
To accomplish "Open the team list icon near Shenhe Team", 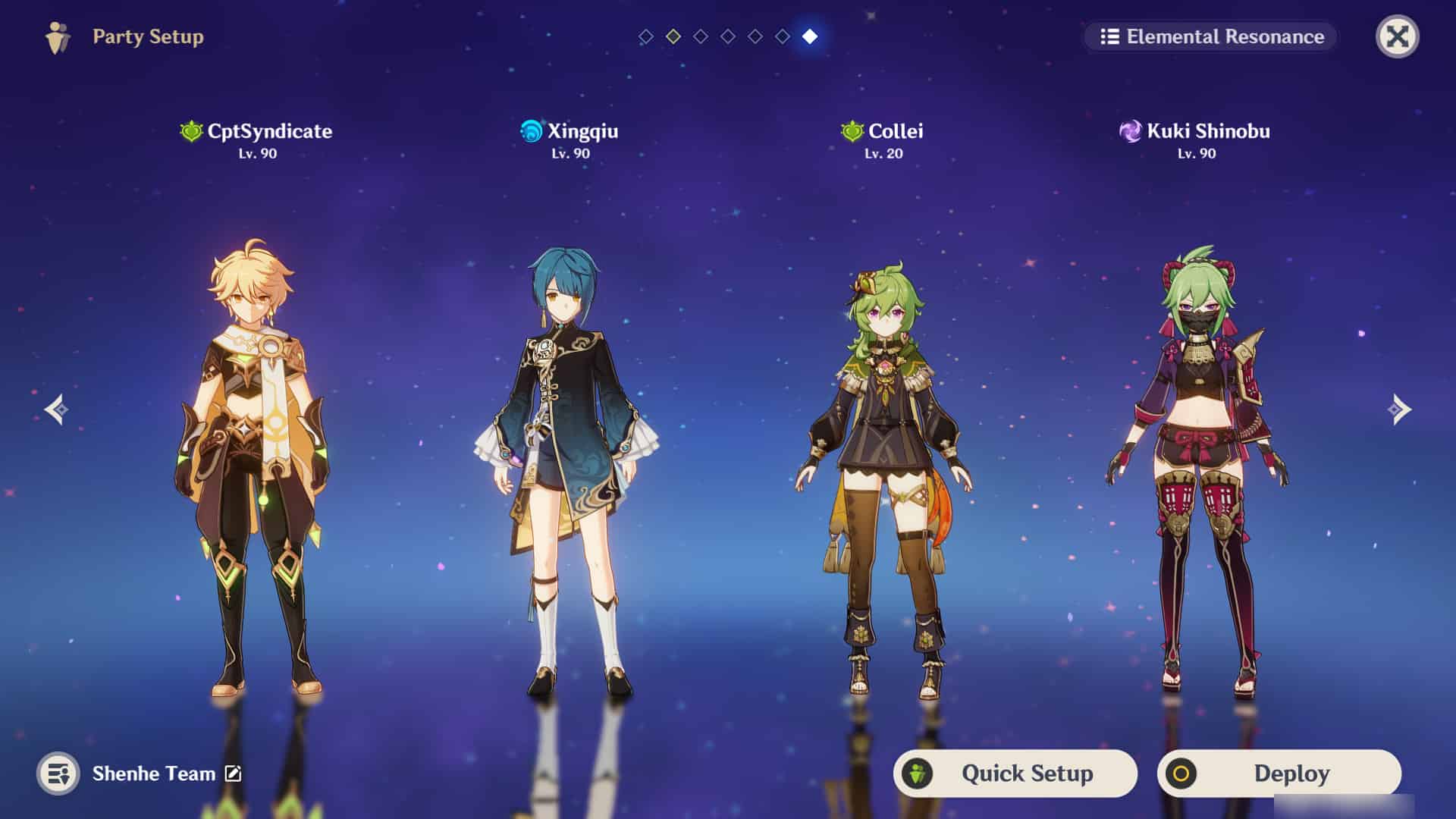I will coord(58,774).
